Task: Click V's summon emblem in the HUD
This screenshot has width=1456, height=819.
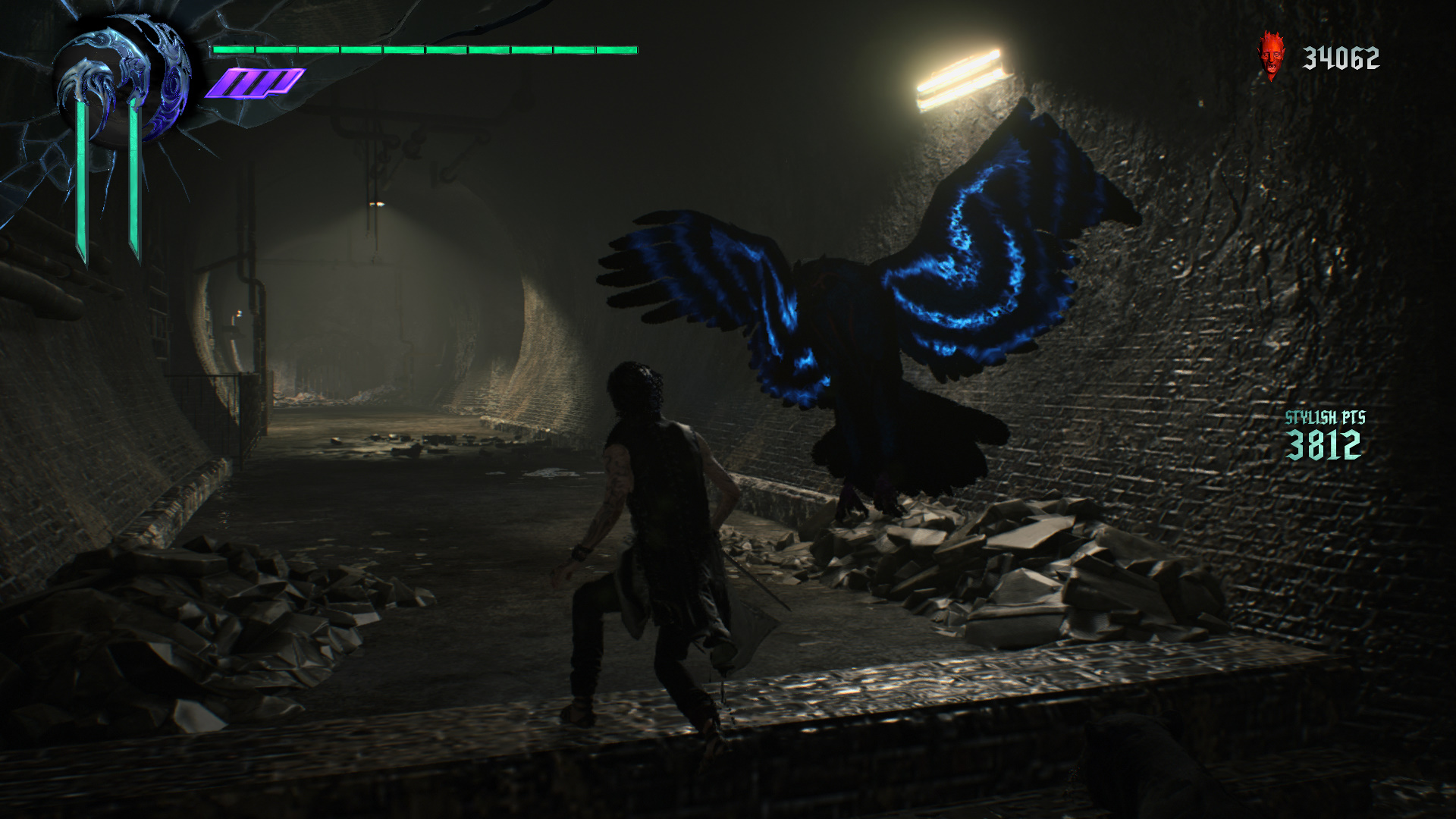Action: [124, 82]
